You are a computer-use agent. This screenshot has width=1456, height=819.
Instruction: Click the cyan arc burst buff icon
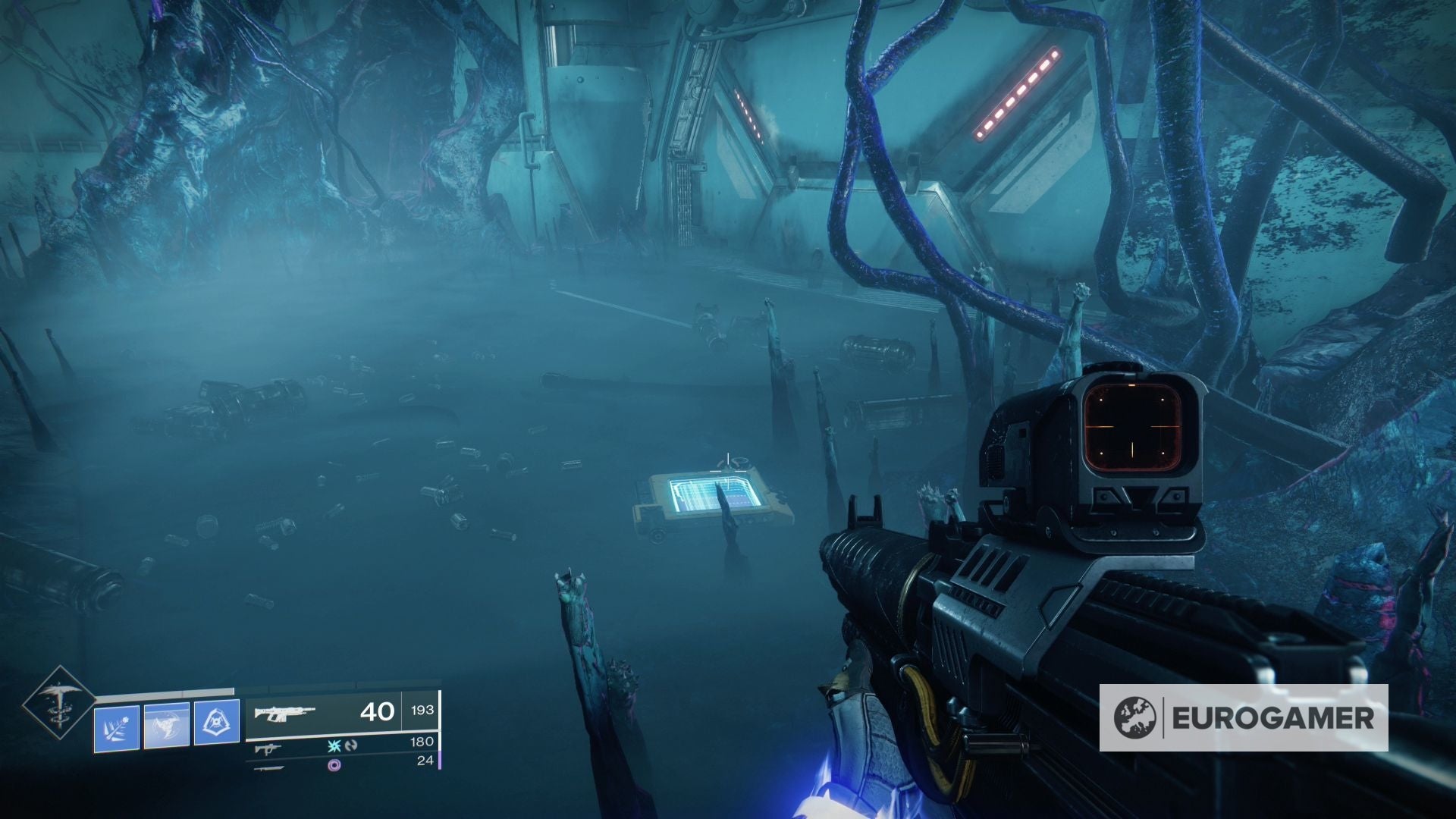(334, 747)
